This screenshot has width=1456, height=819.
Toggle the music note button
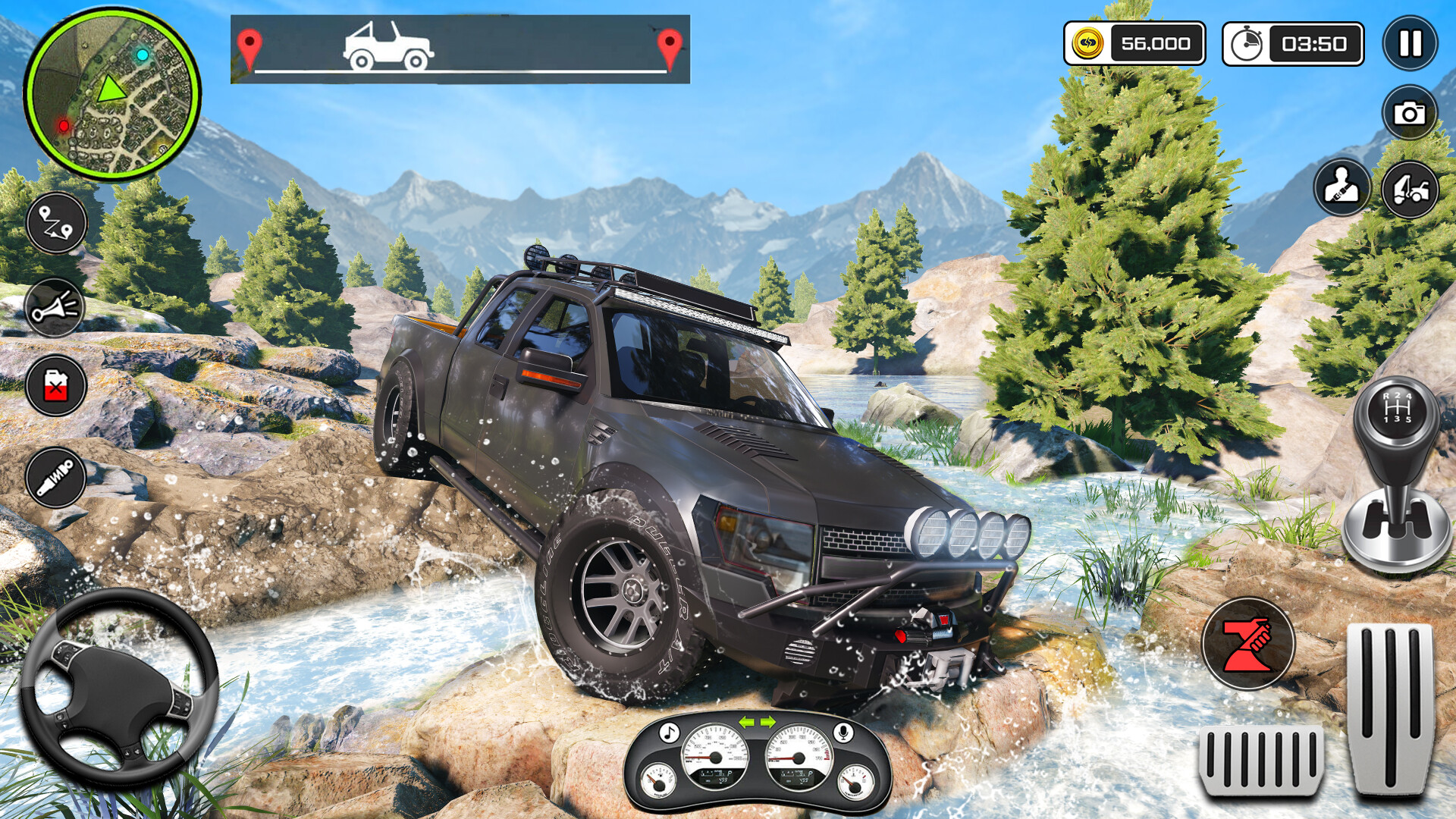tap(668, 733)
